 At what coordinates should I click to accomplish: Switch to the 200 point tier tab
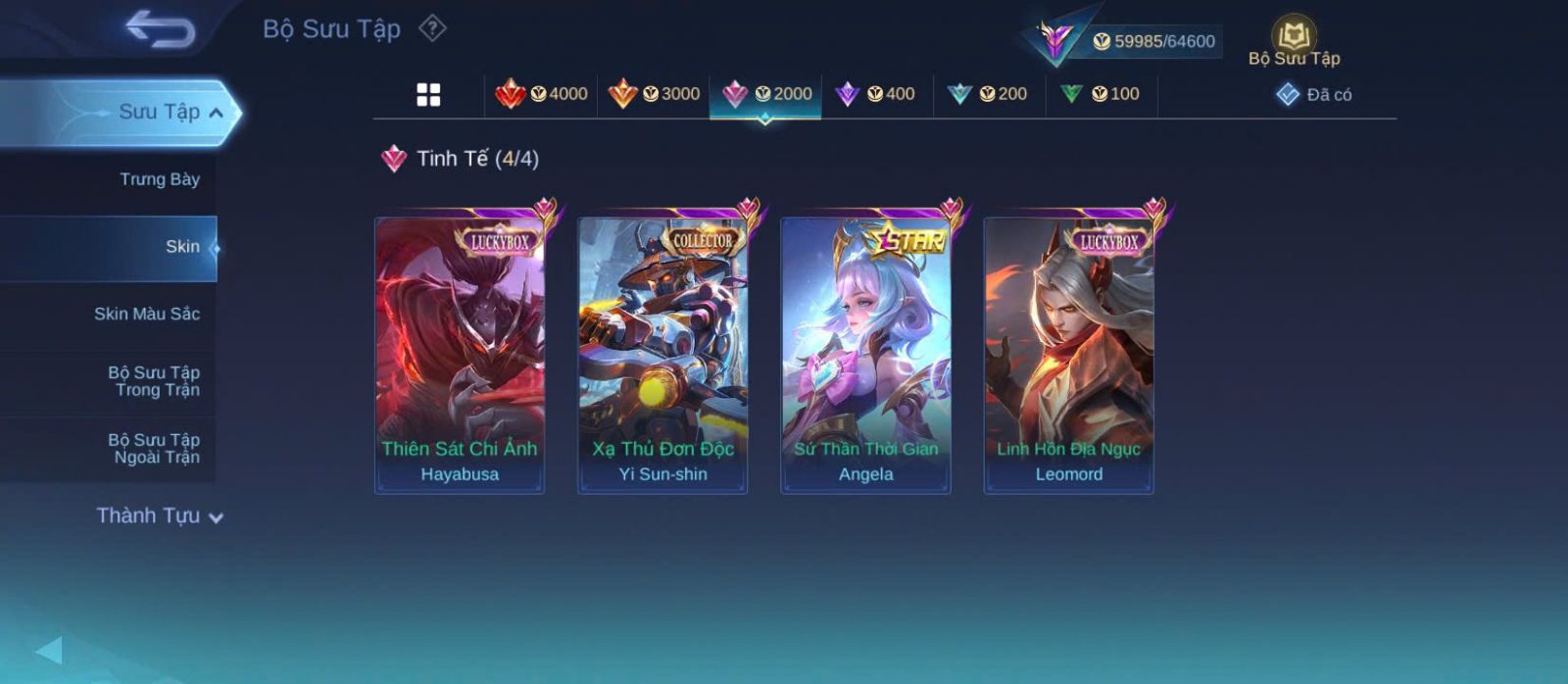coord(989,94)
